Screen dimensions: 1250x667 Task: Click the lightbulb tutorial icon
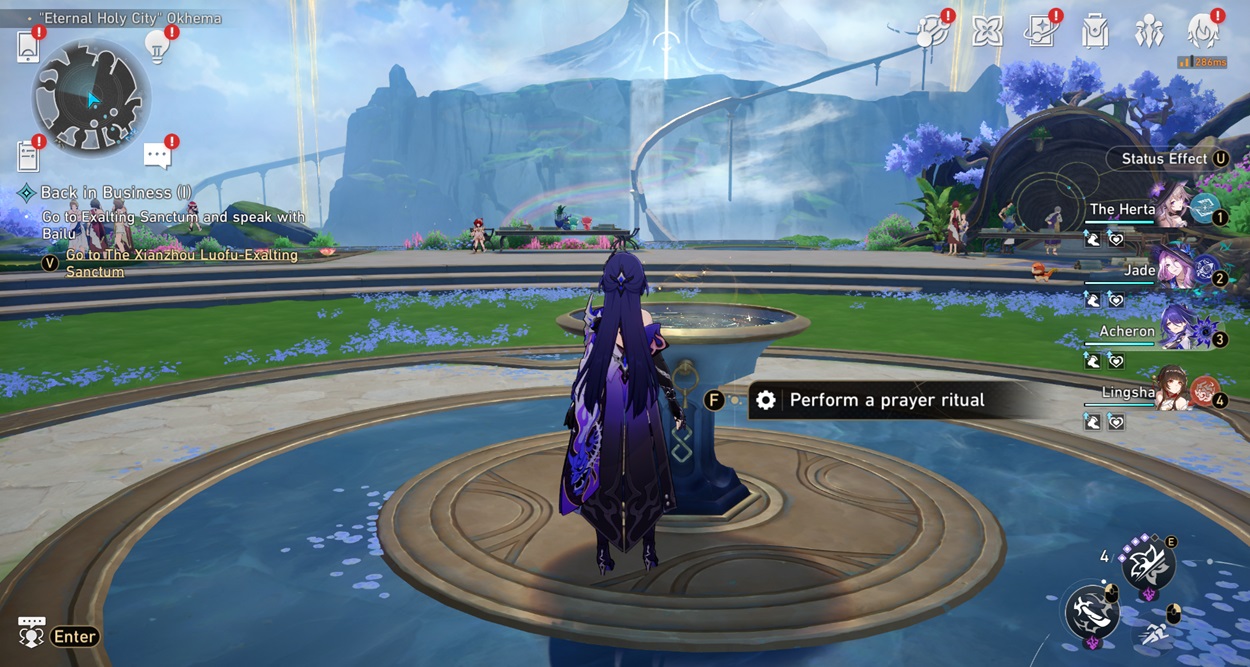click(157, 46)
